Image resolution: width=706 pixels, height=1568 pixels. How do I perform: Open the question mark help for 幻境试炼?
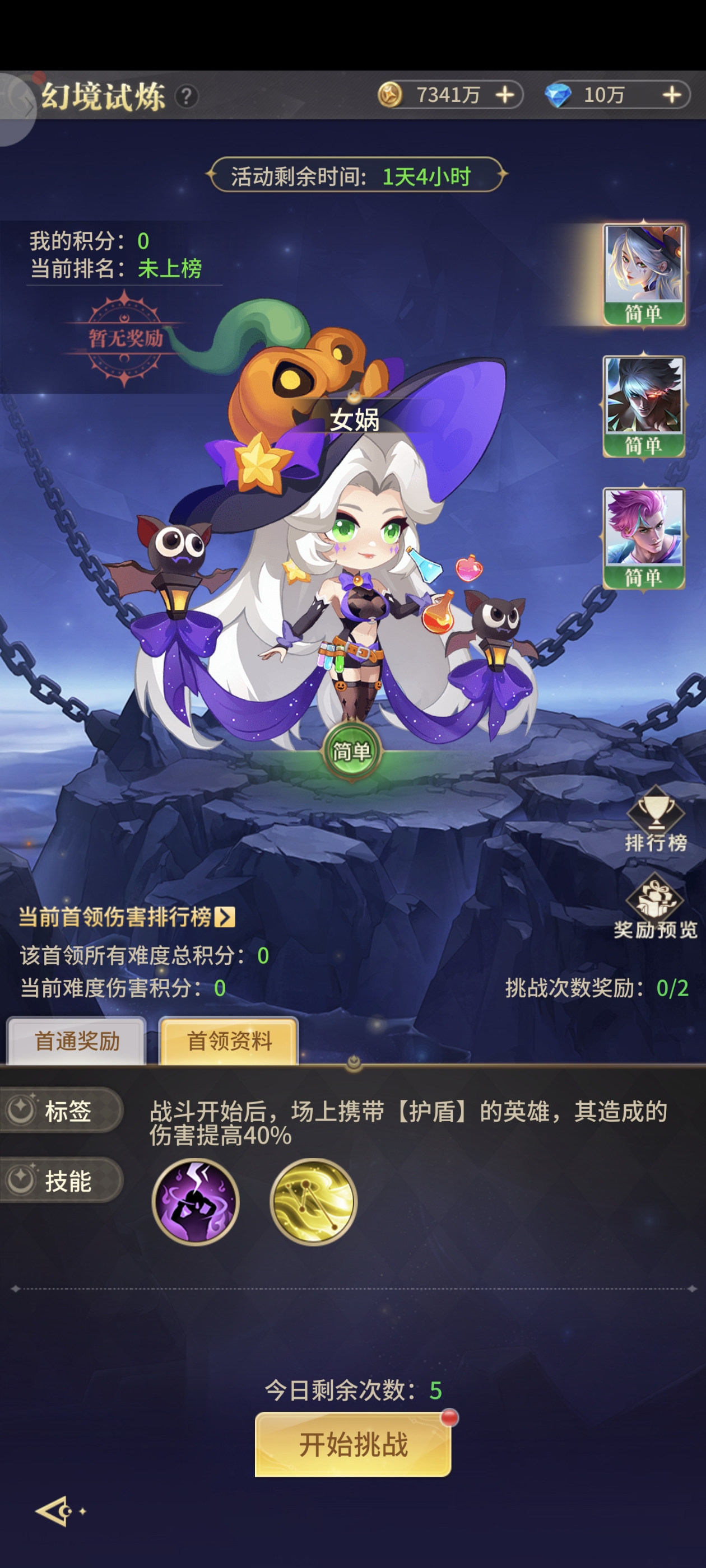187,96
